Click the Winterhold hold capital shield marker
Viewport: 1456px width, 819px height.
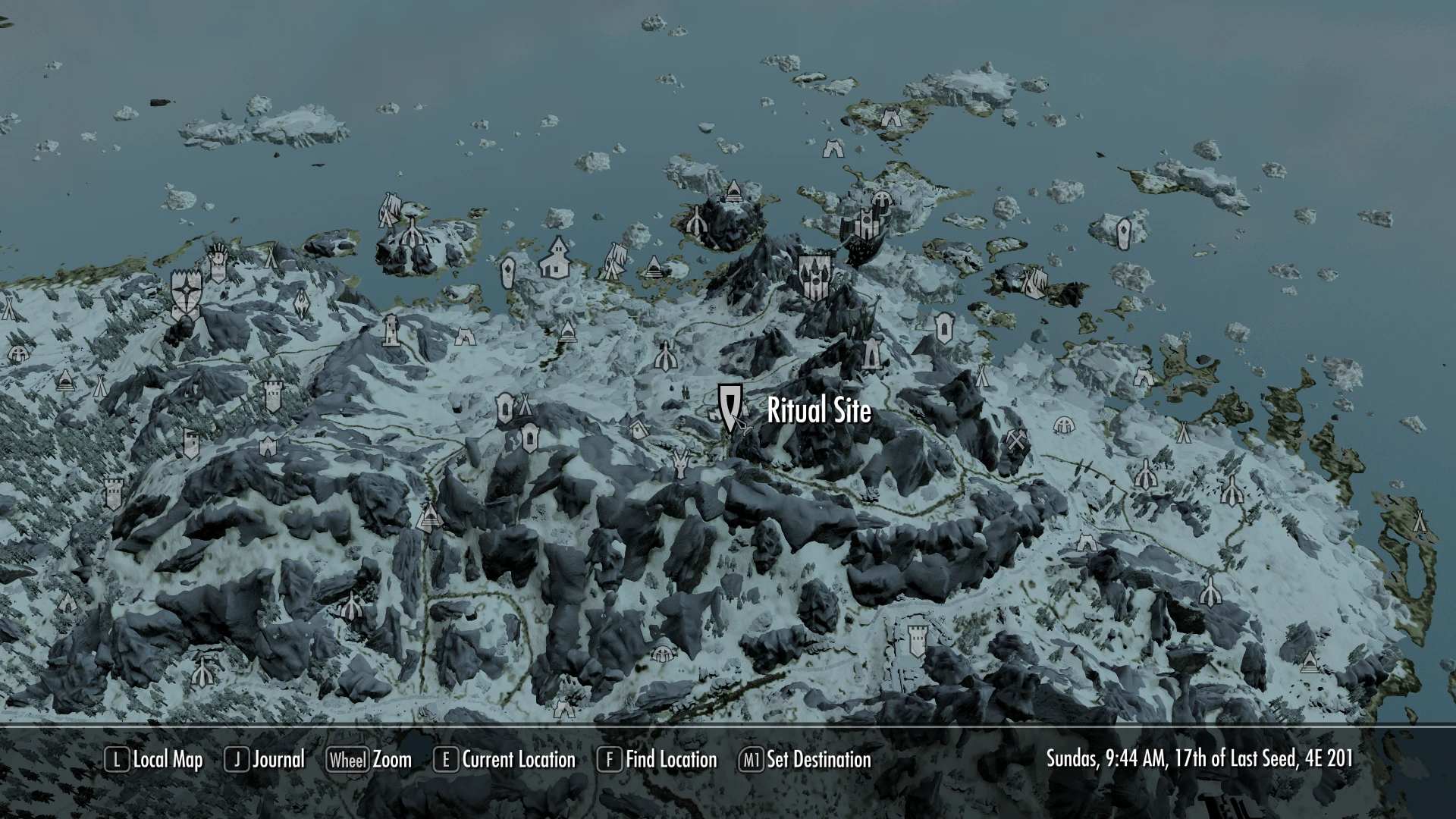tap(815, 276)
